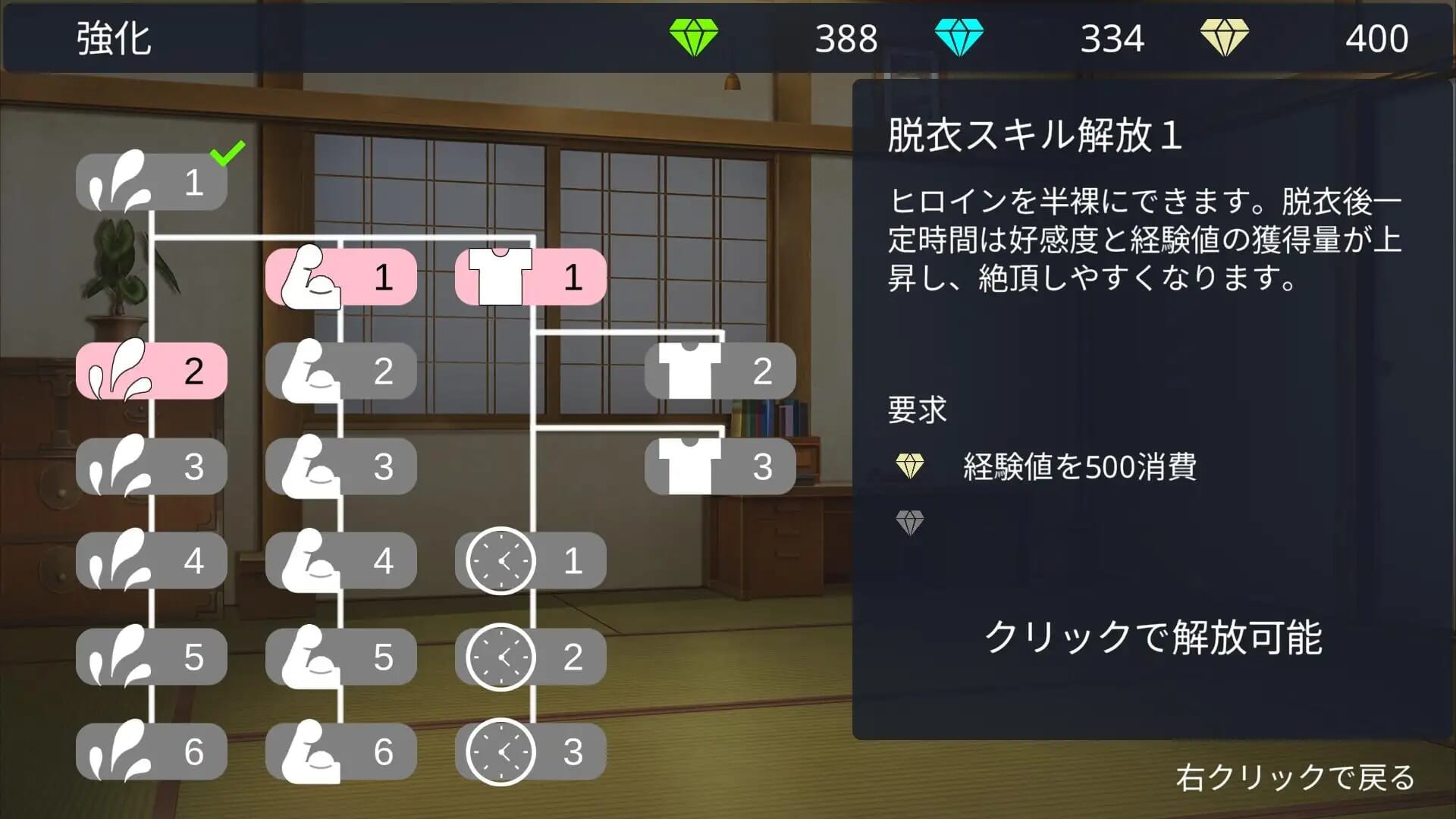Click the unlocked splash skill level 1 node
1456x819 pixels.
pyautogui.click(x=150, y=180)
